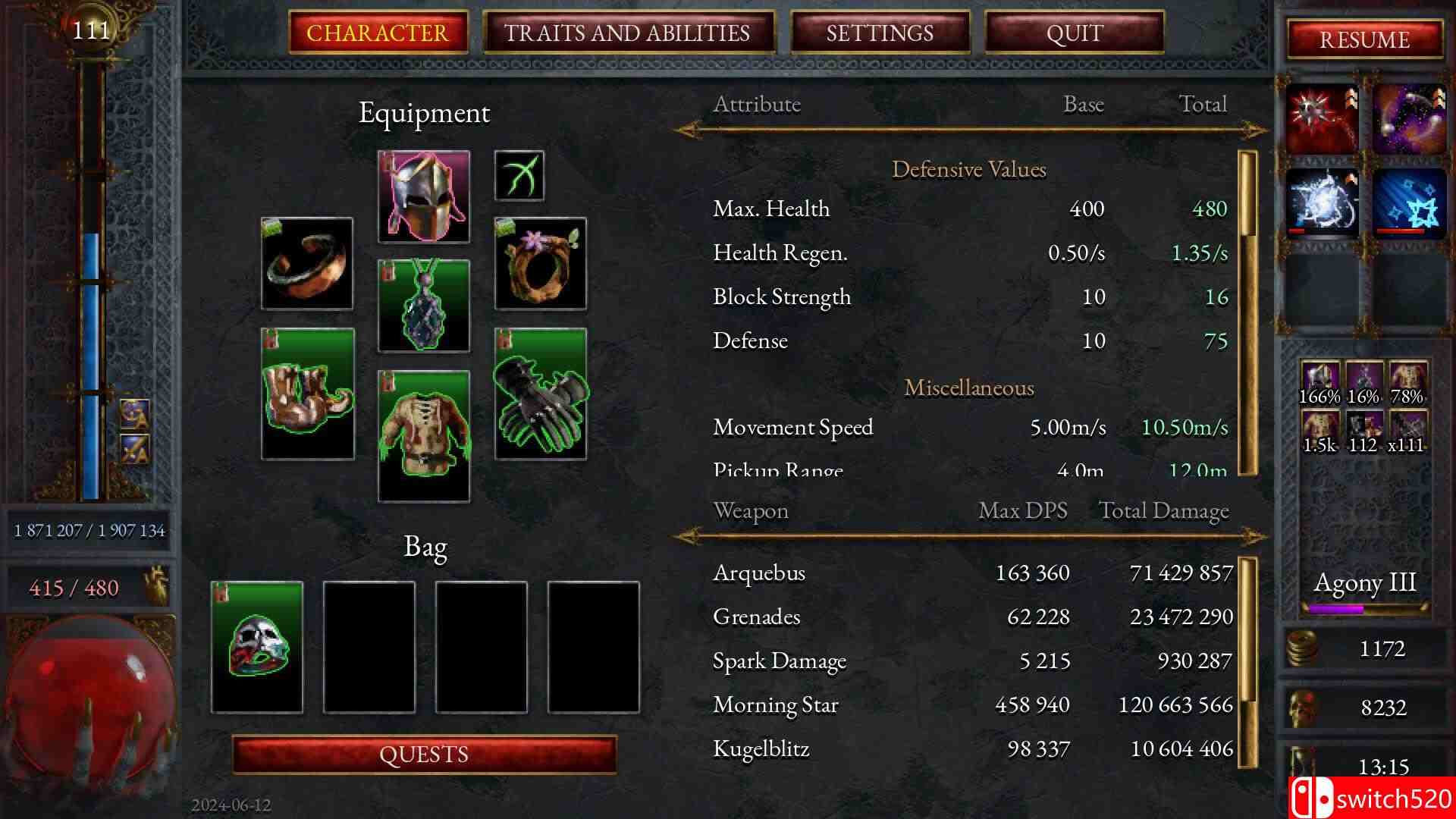Click the equipped amulet slot

pyautogui.click(x=422, y=306)
